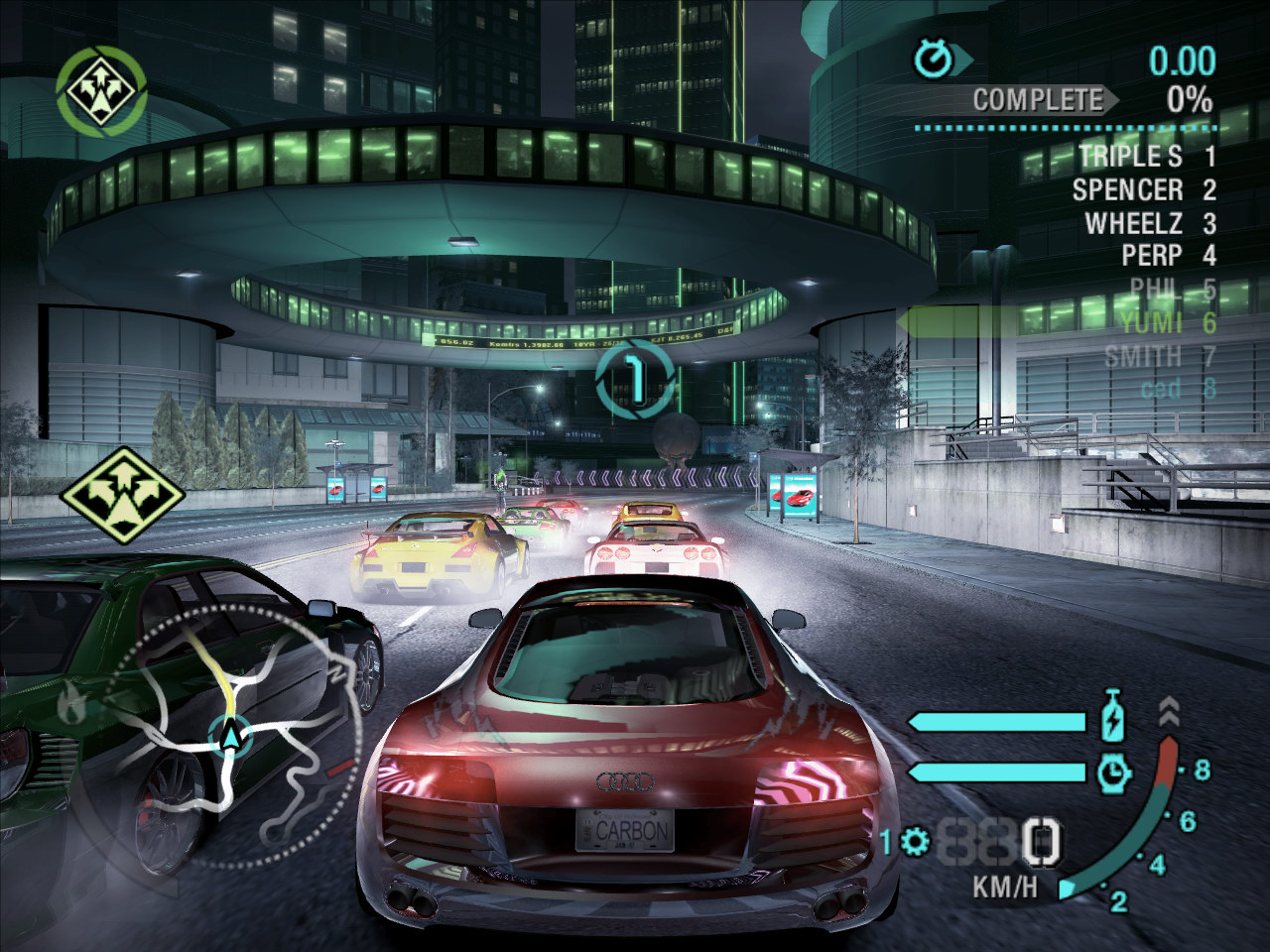The height and width of the screenshot is (952, 1270).
Task: Activate the speedbreaker stopwatch icon
Action: click(x=1115, y=772)
